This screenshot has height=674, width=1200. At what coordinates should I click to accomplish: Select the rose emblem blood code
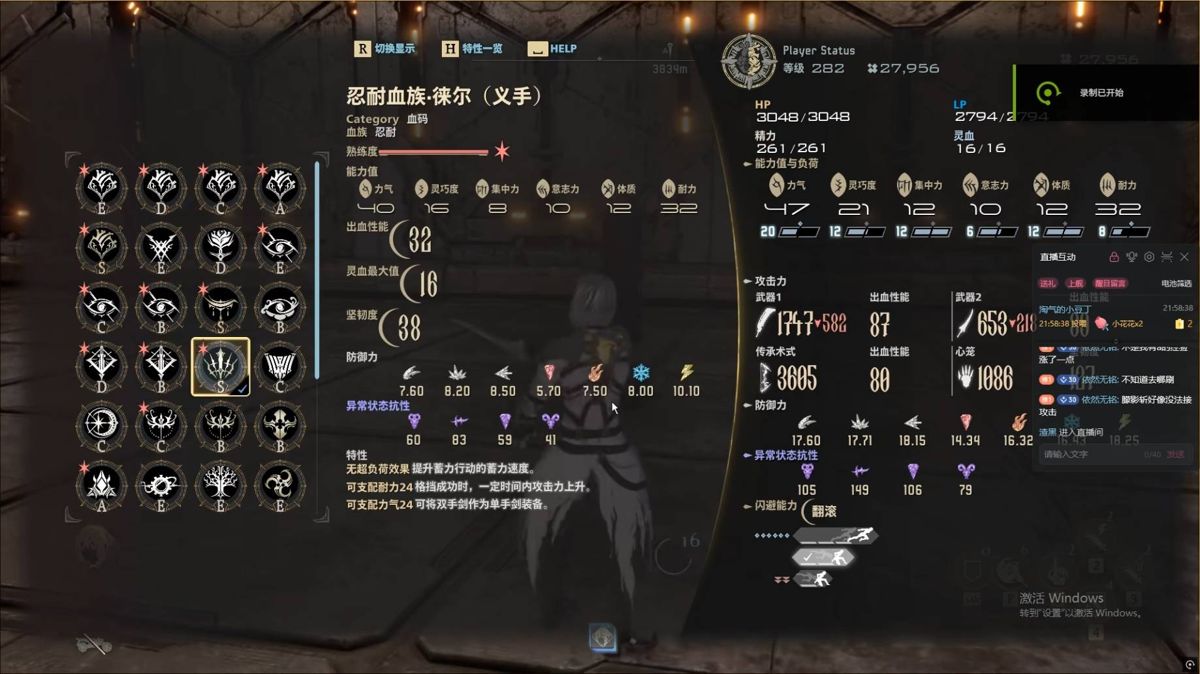220,246
